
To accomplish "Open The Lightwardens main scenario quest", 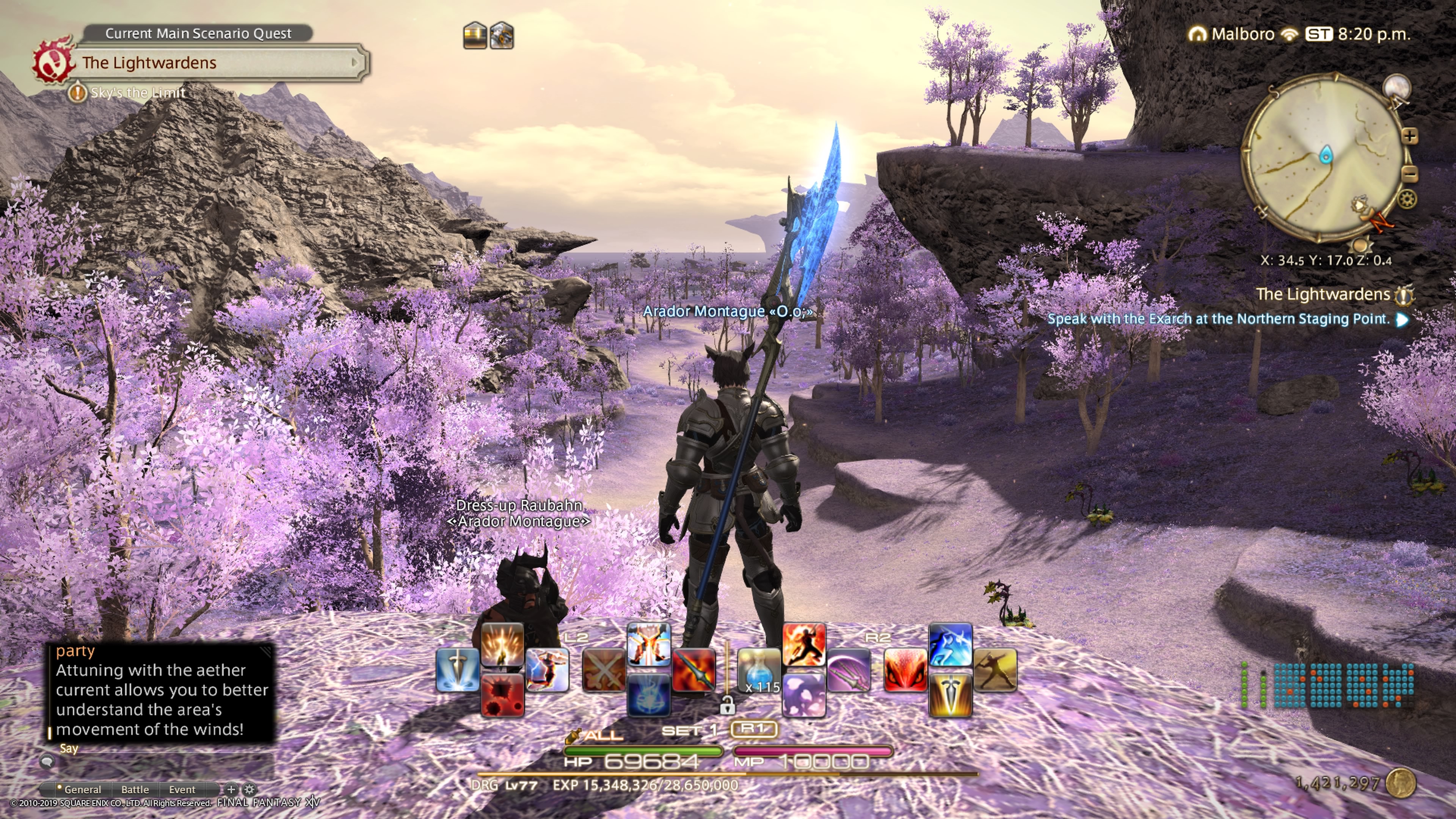I will [215, 63].
